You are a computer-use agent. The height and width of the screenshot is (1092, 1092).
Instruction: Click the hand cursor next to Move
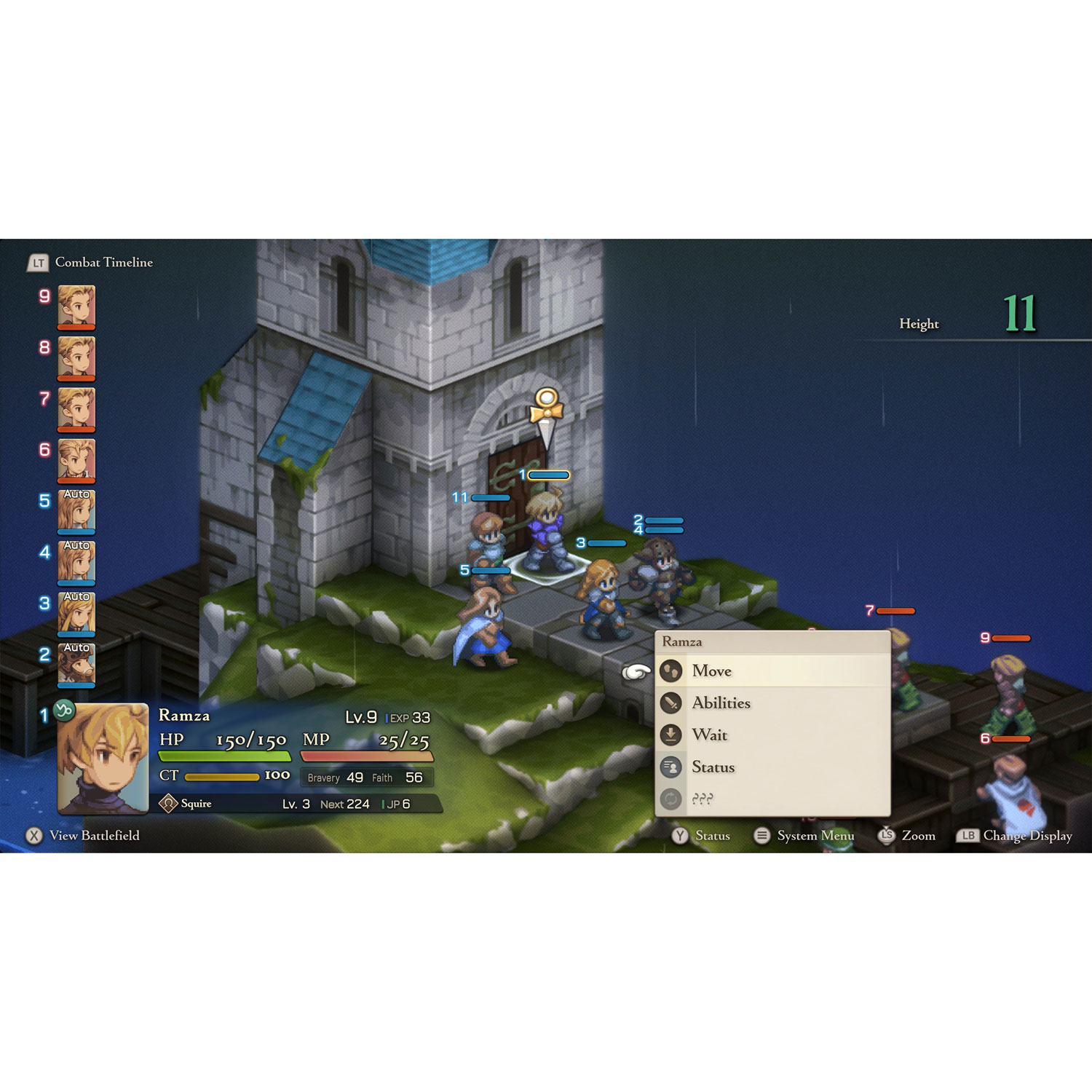point(635,672)
